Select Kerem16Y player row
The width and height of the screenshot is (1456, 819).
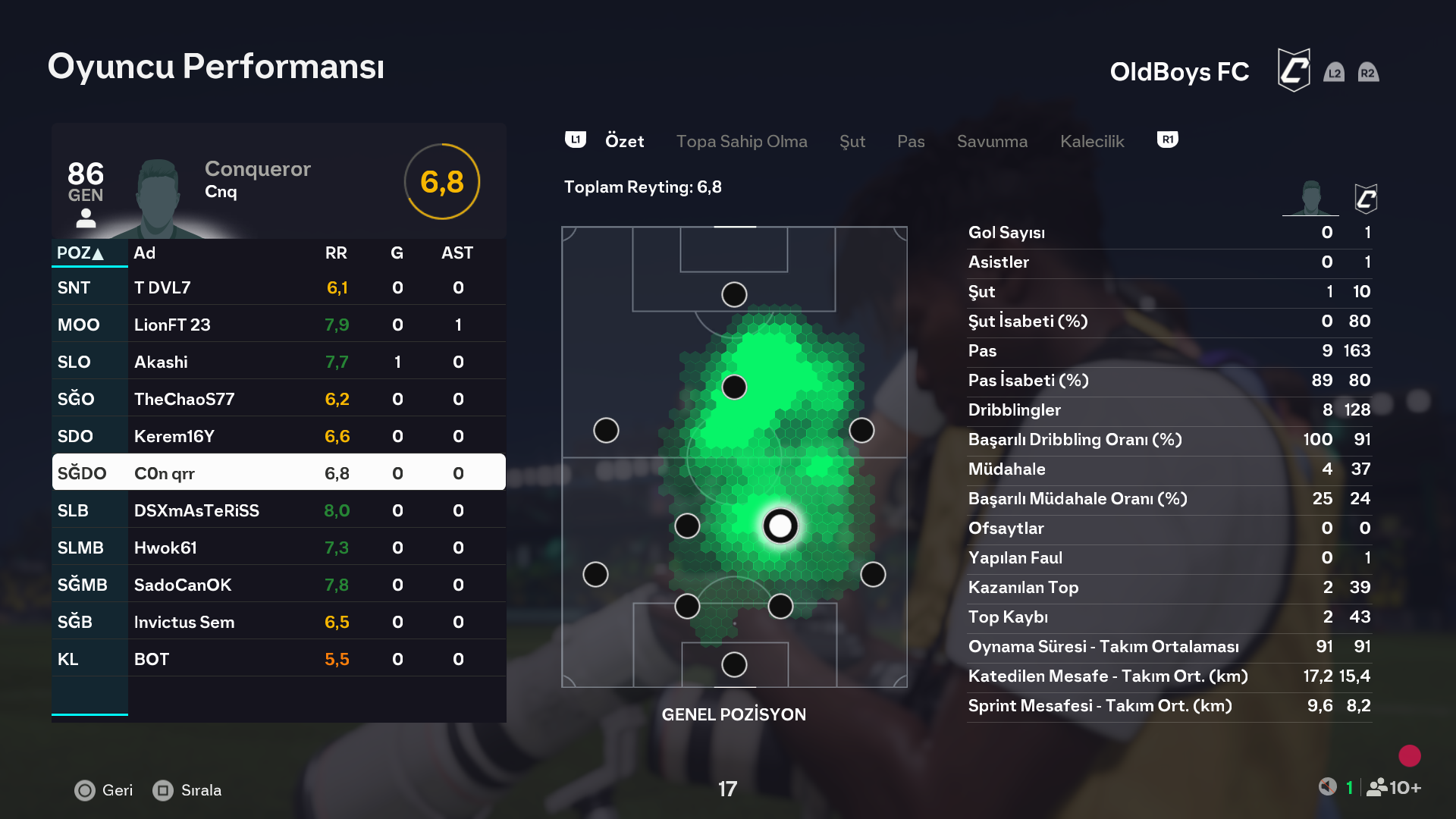click(278, 436)
